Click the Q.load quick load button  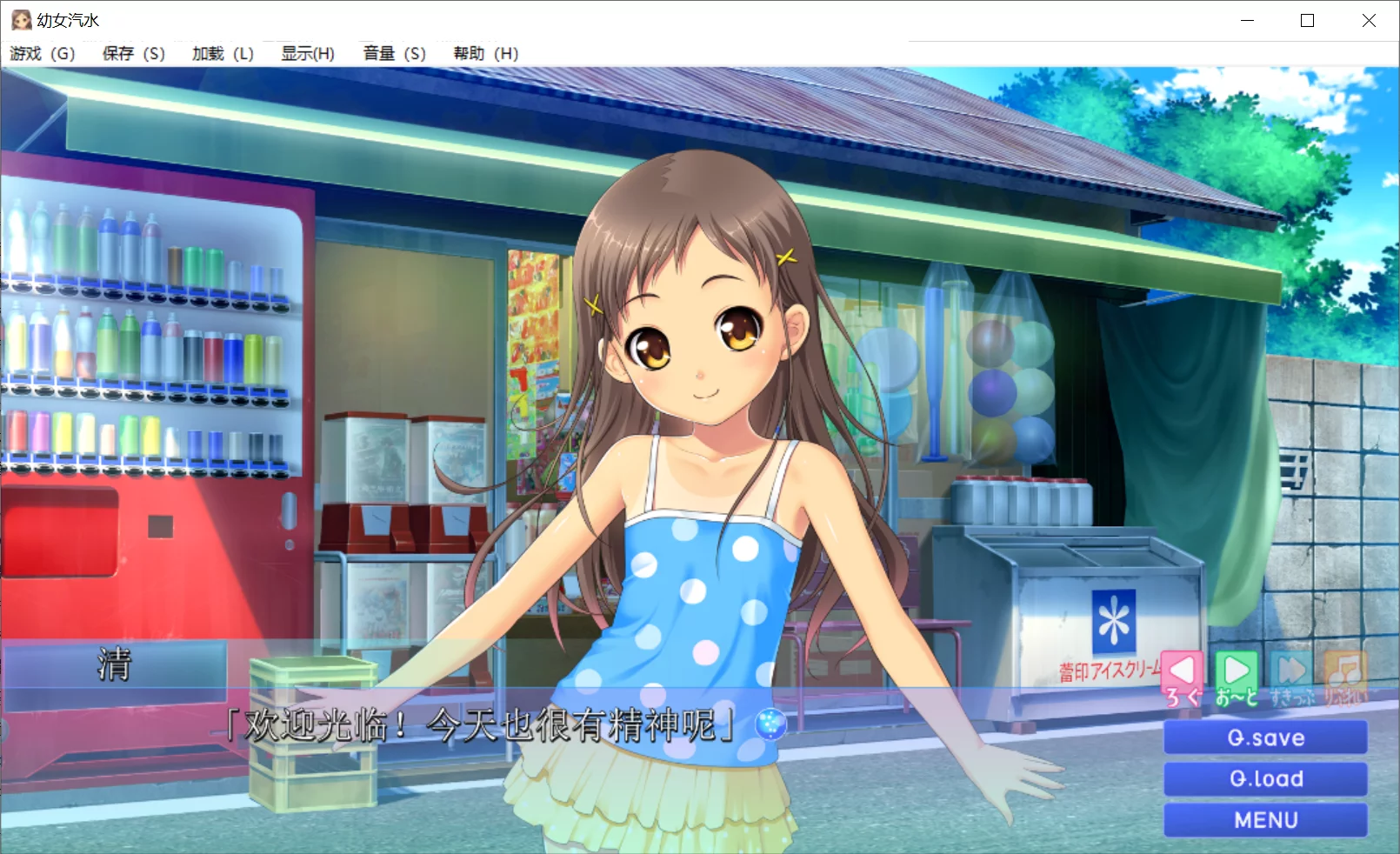[x=1265, y=778]
